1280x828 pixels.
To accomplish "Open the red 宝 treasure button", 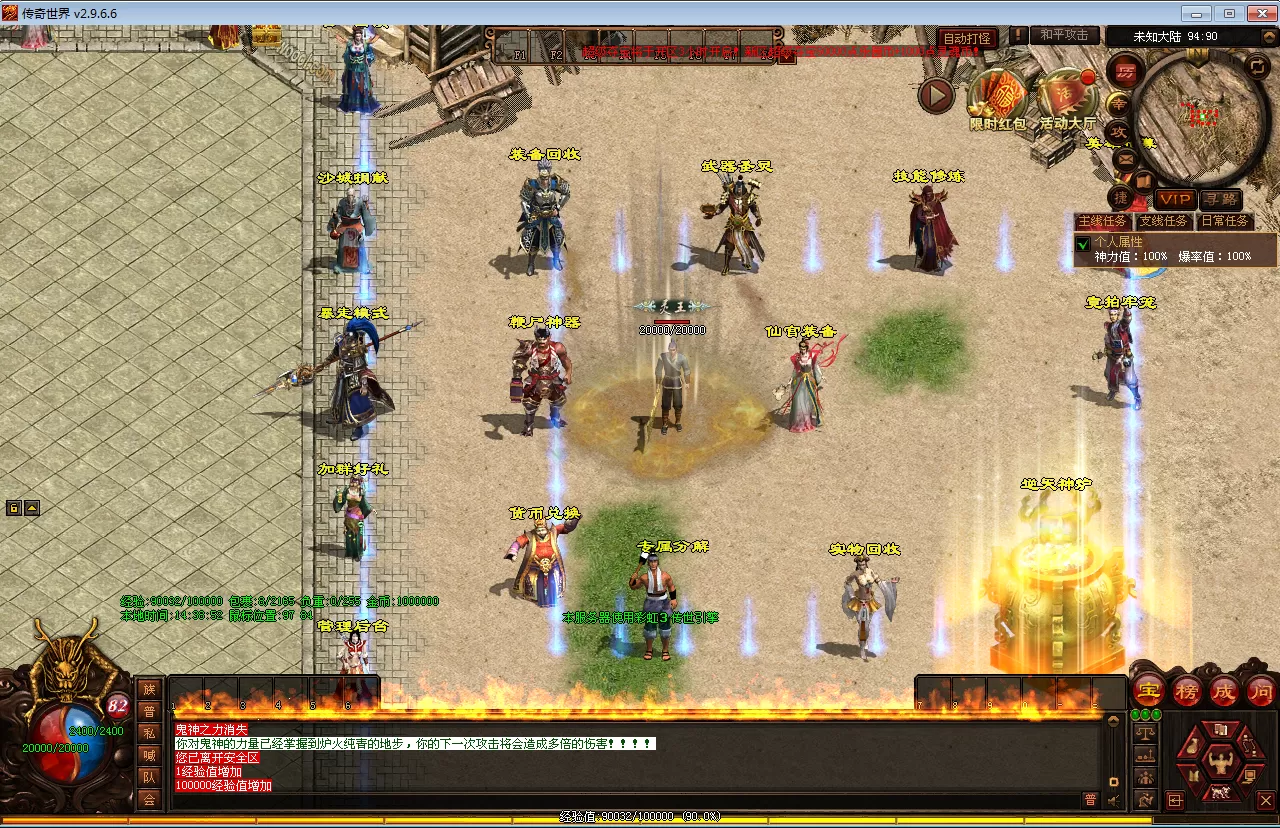I will point(1149,690).
